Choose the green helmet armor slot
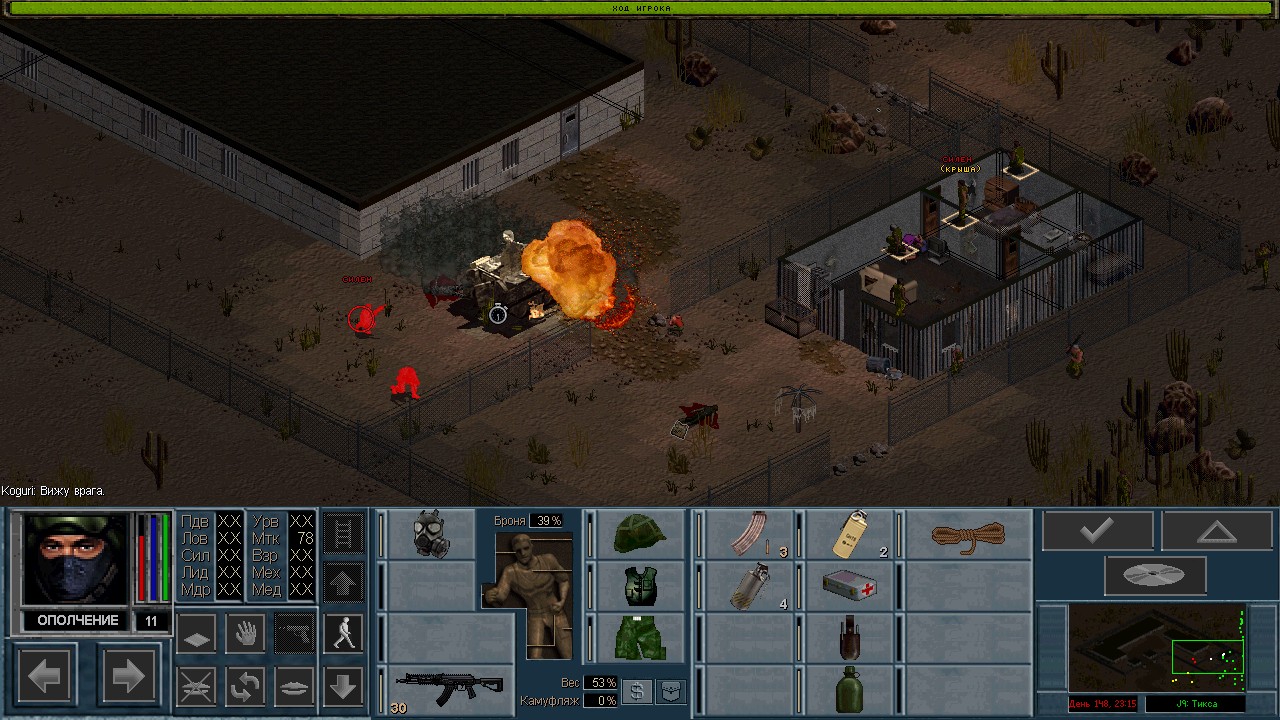This screenshot has width=1280, height=720. pos(639,534)
